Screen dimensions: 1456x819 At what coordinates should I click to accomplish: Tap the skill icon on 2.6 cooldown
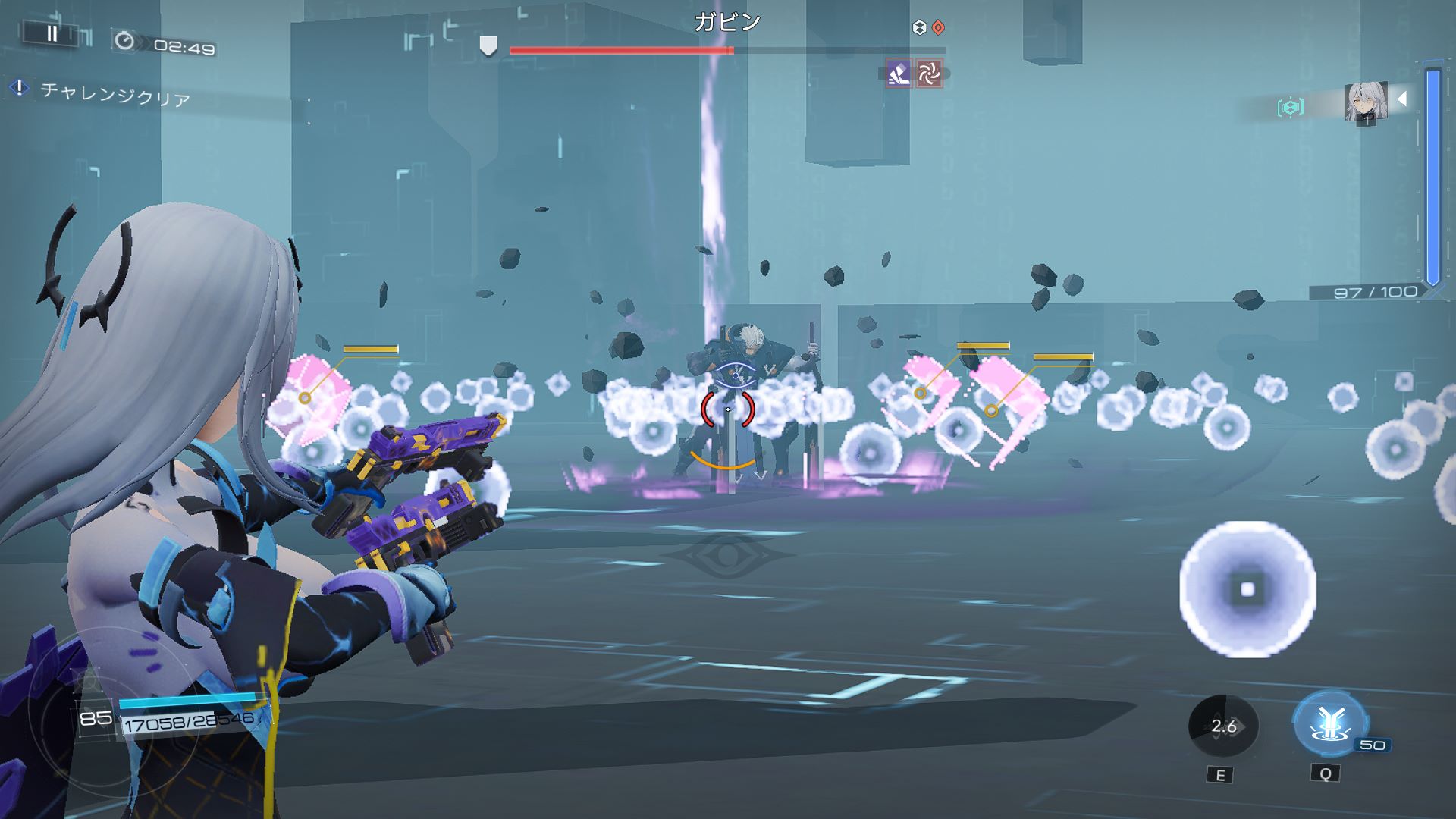click(1222, 726)
